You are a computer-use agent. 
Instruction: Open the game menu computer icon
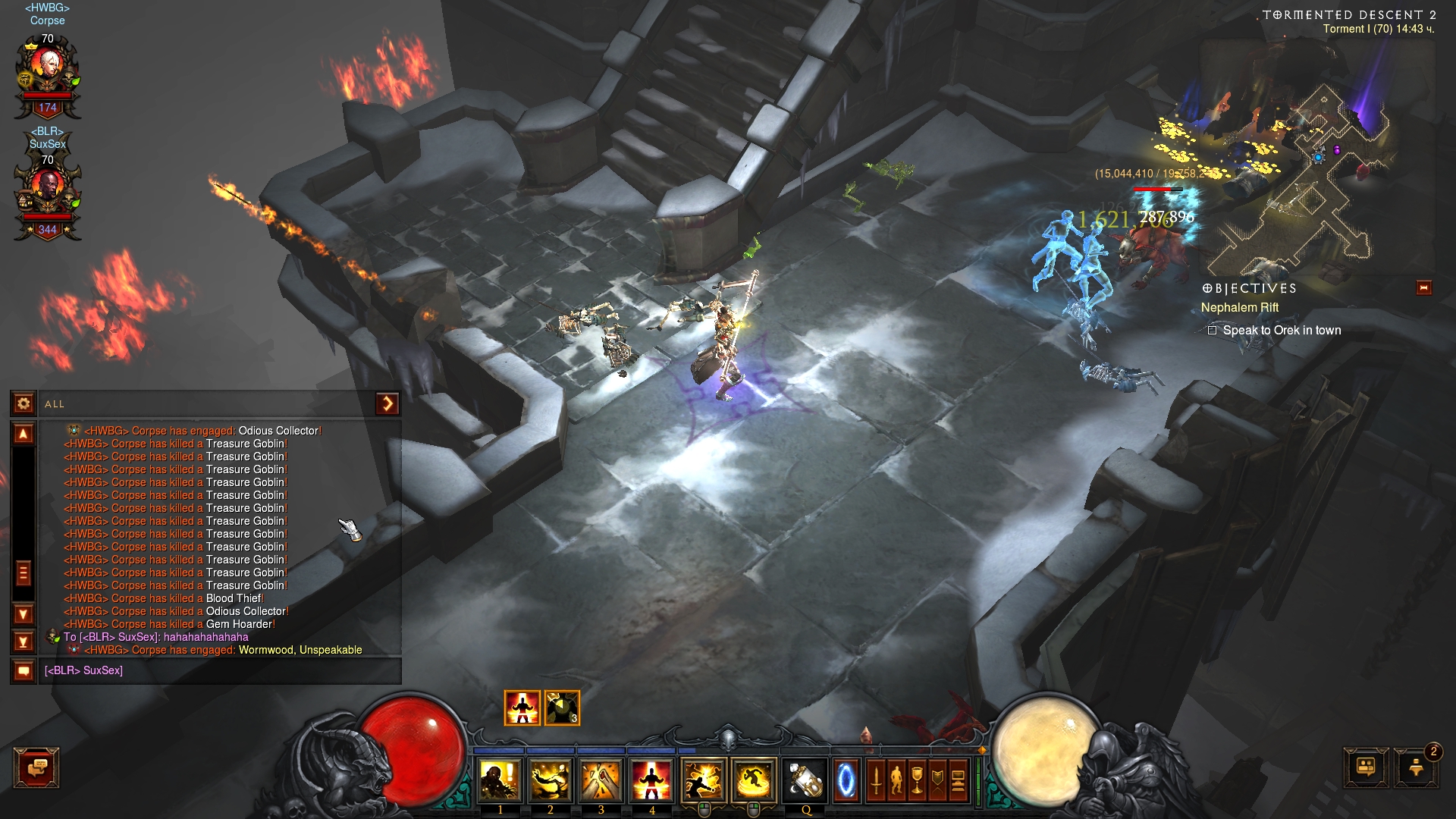(x=958, y=780)
